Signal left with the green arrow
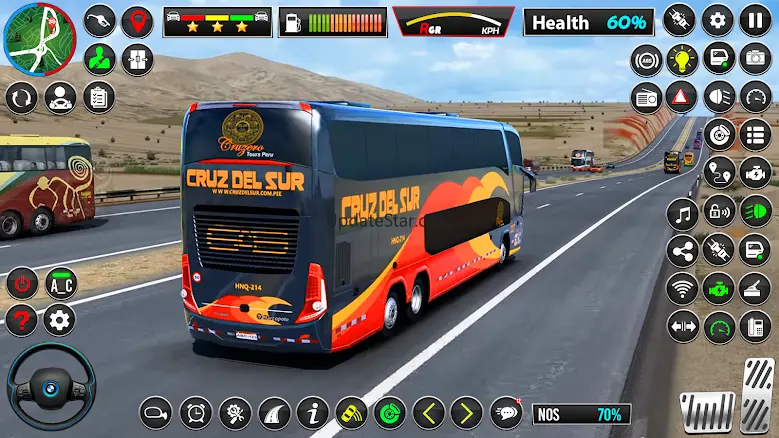The image size is (779, 438). pyautogui.click(x=429, y=412)
